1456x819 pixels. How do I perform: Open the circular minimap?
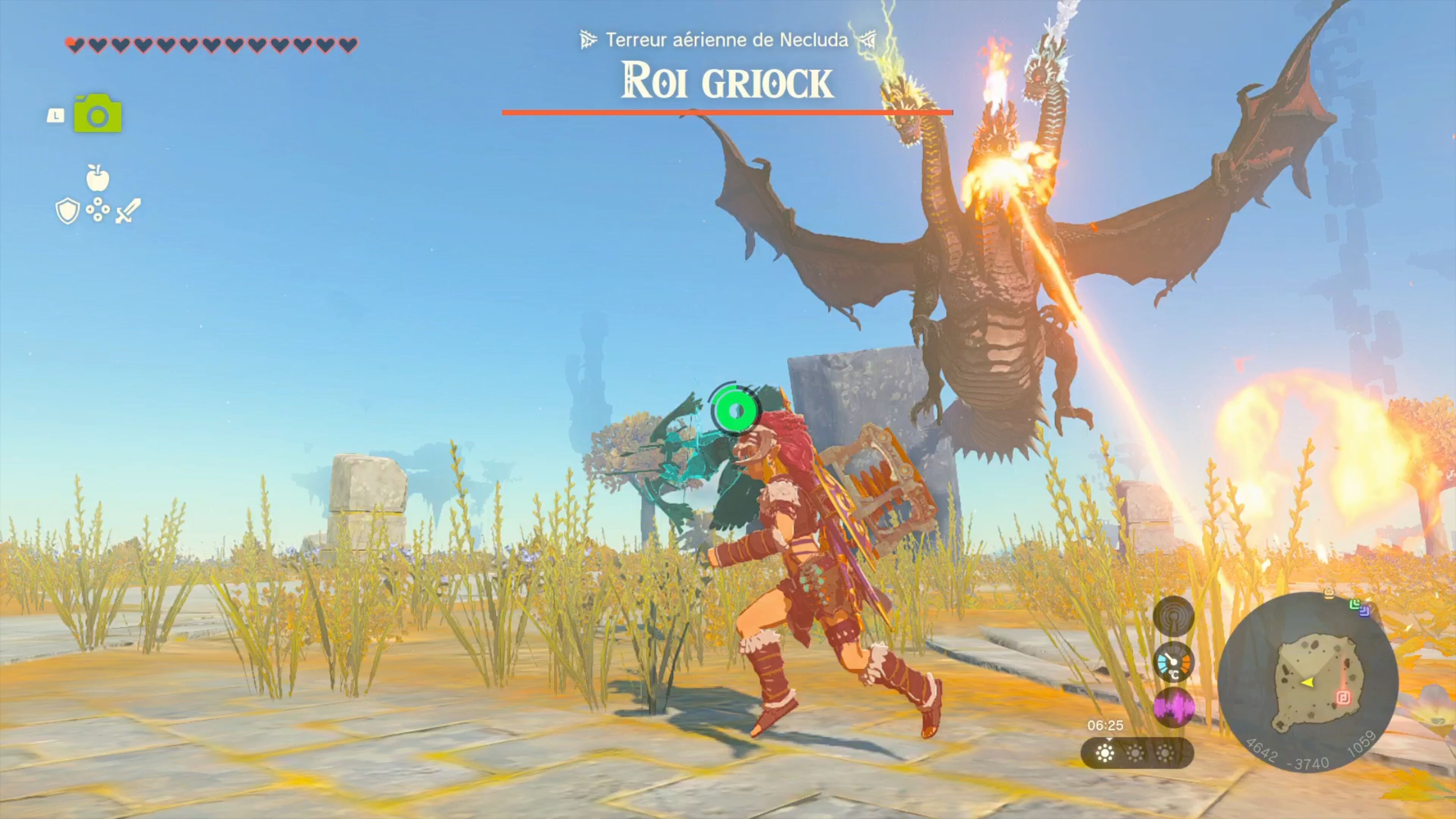tap(1307, 682)
